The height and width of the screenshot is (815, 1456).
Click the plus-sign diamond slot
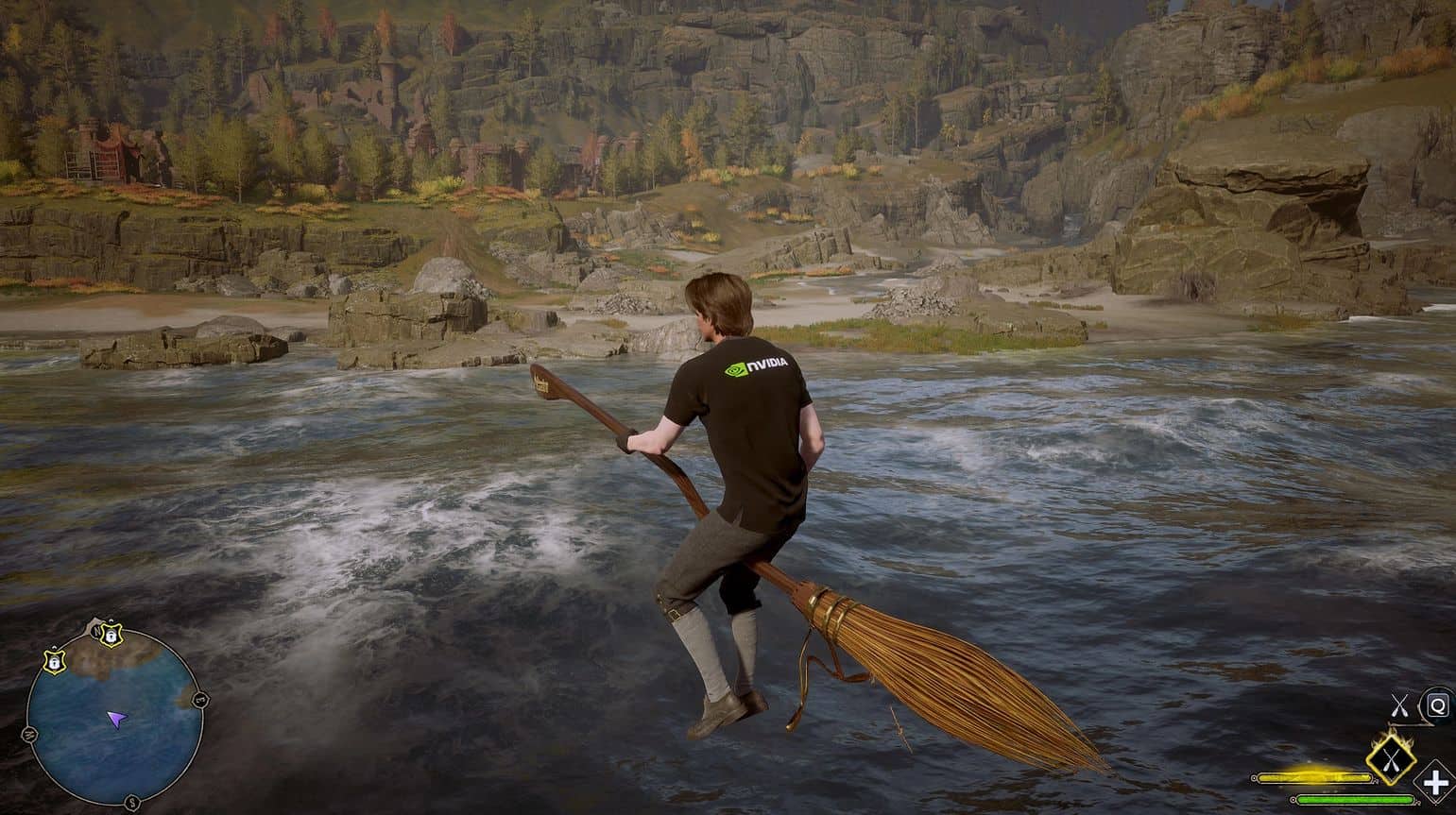(x=1435, y=783)
